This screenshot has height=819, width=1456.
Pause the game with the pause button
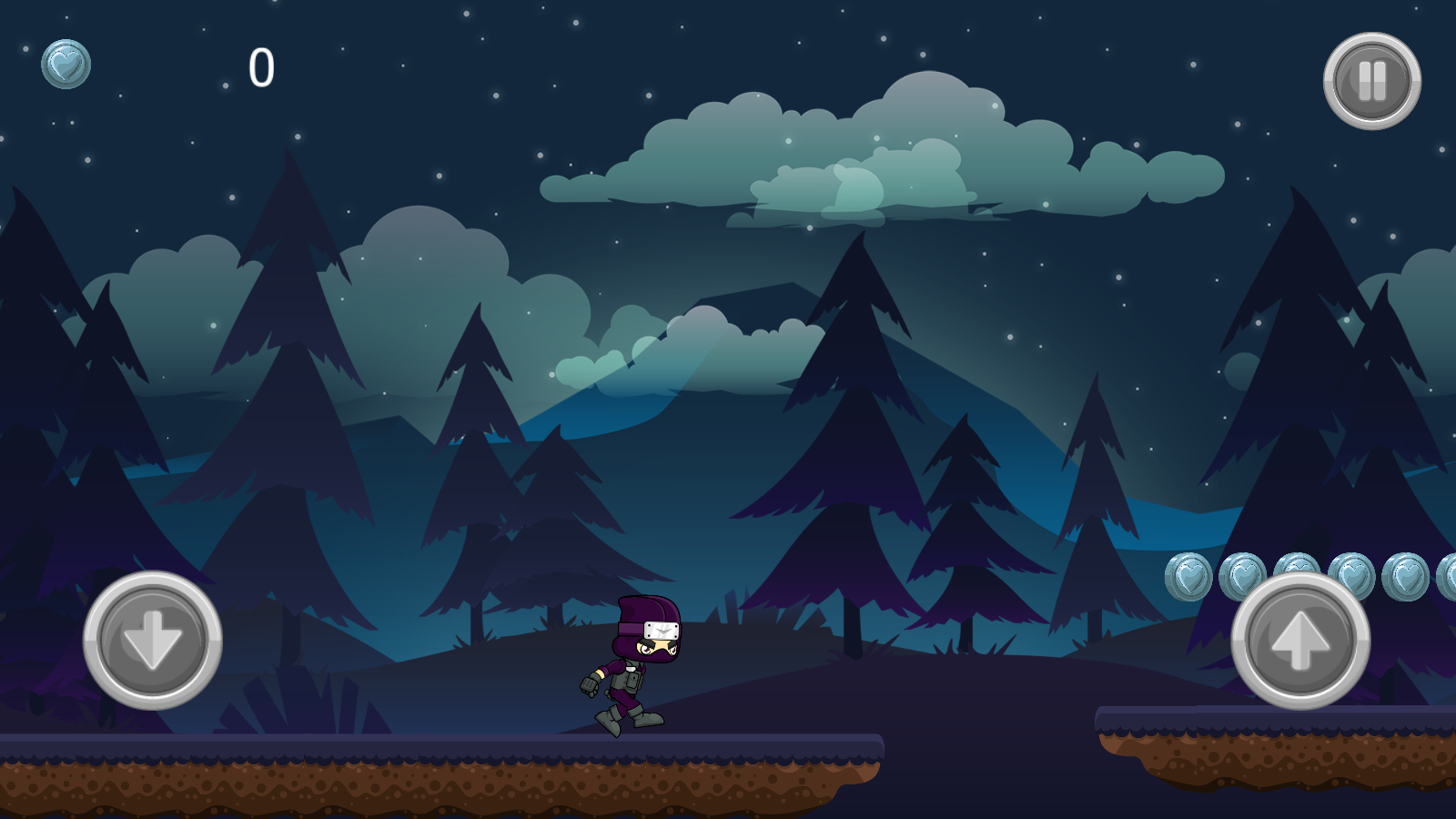coord(1371,81)
